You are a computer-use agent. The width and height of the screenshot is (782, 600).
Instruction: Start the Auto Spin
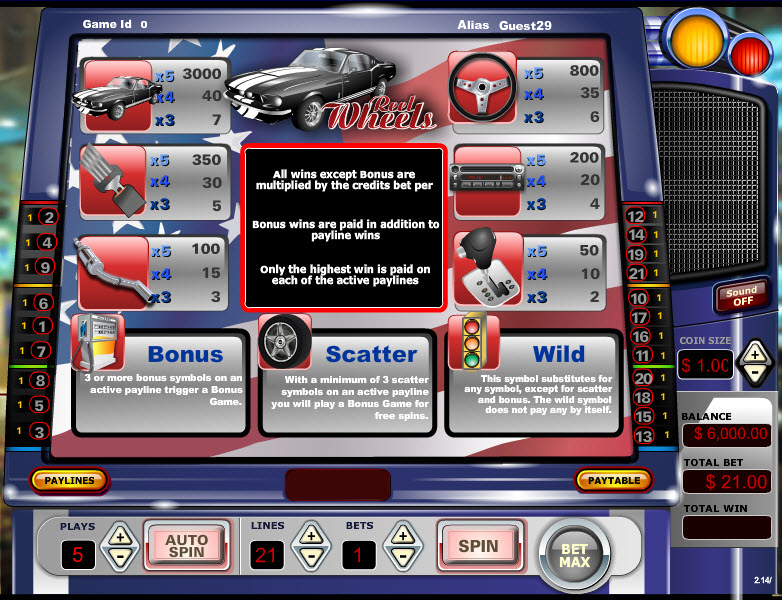(x=186, y=546)
